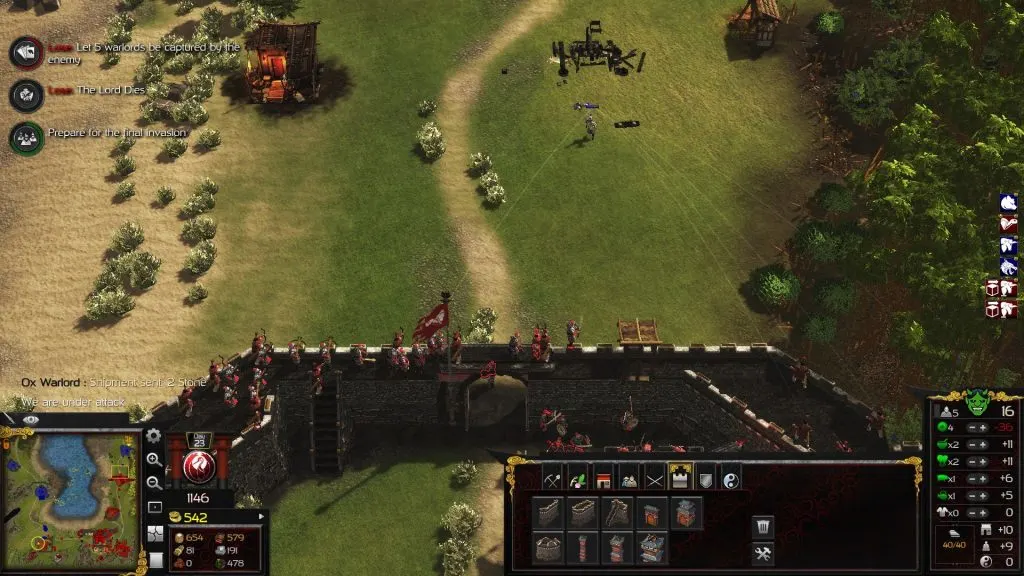Select the large red gatehouse building

coord(652,549)
